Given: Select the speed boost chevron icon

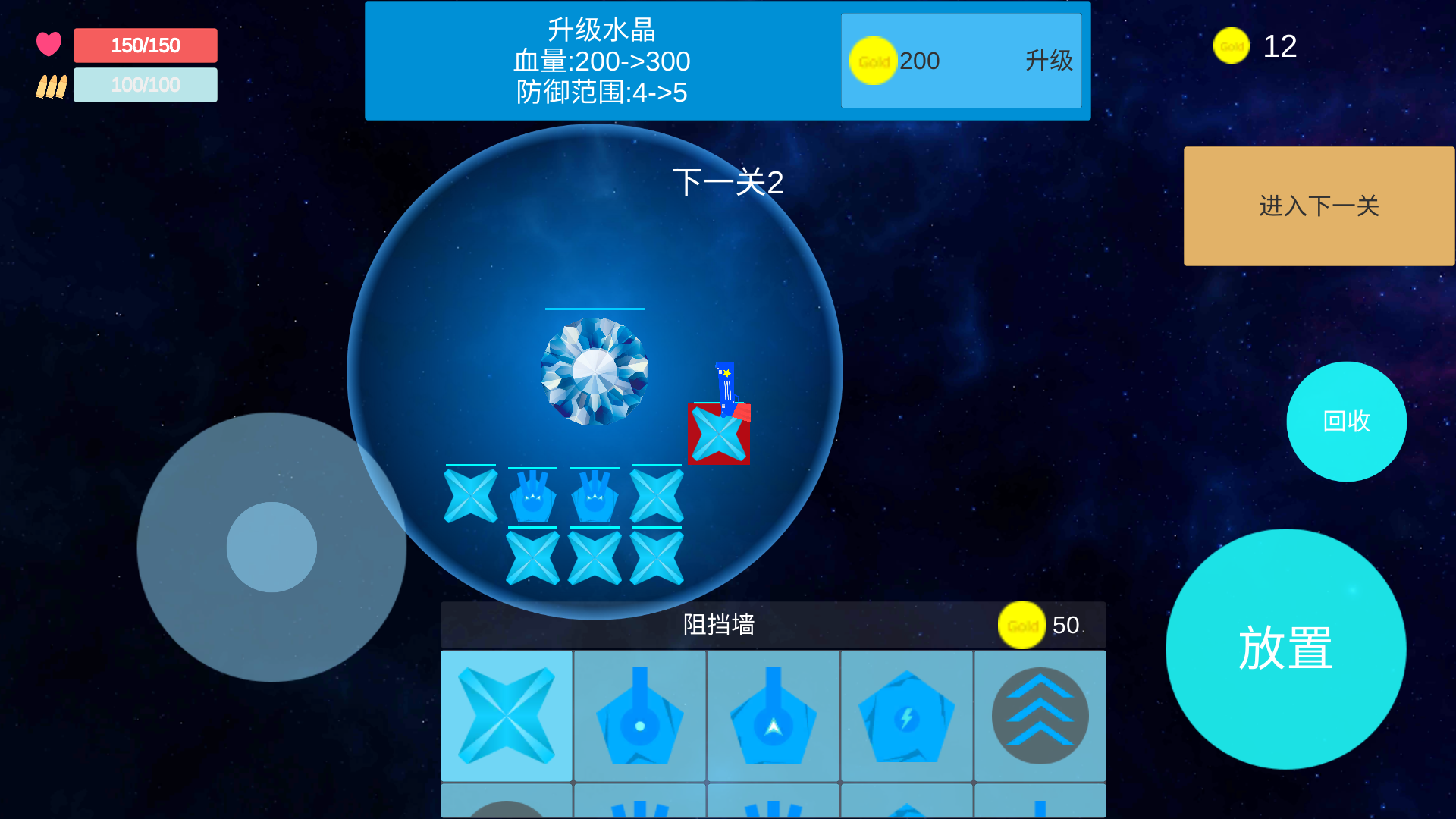Looking at the screenshot, I should pyautogui.click(x=1040, y=716).
